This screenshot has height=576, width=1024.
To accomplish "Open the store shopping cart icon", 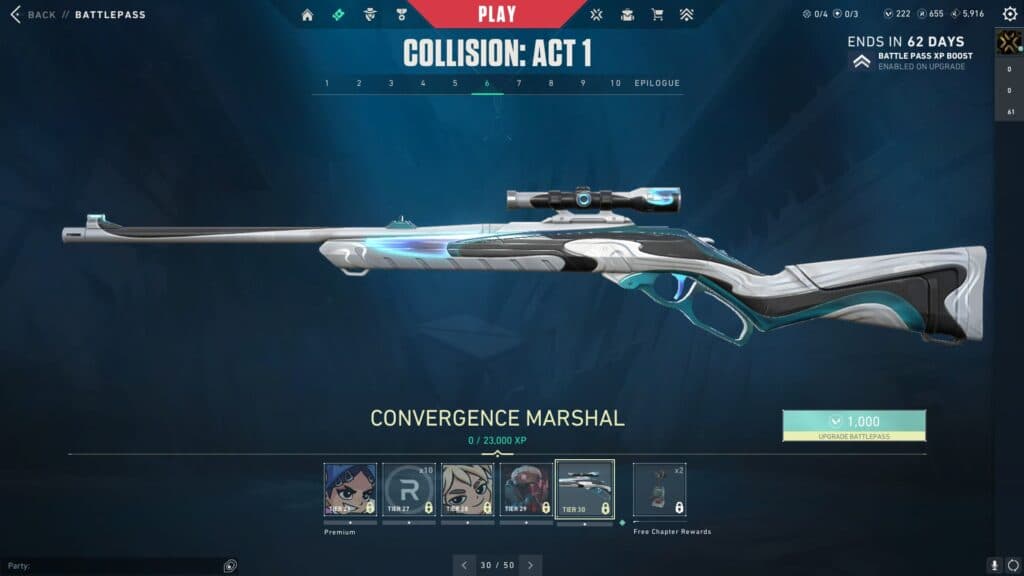I will click(x=657, y=15).
